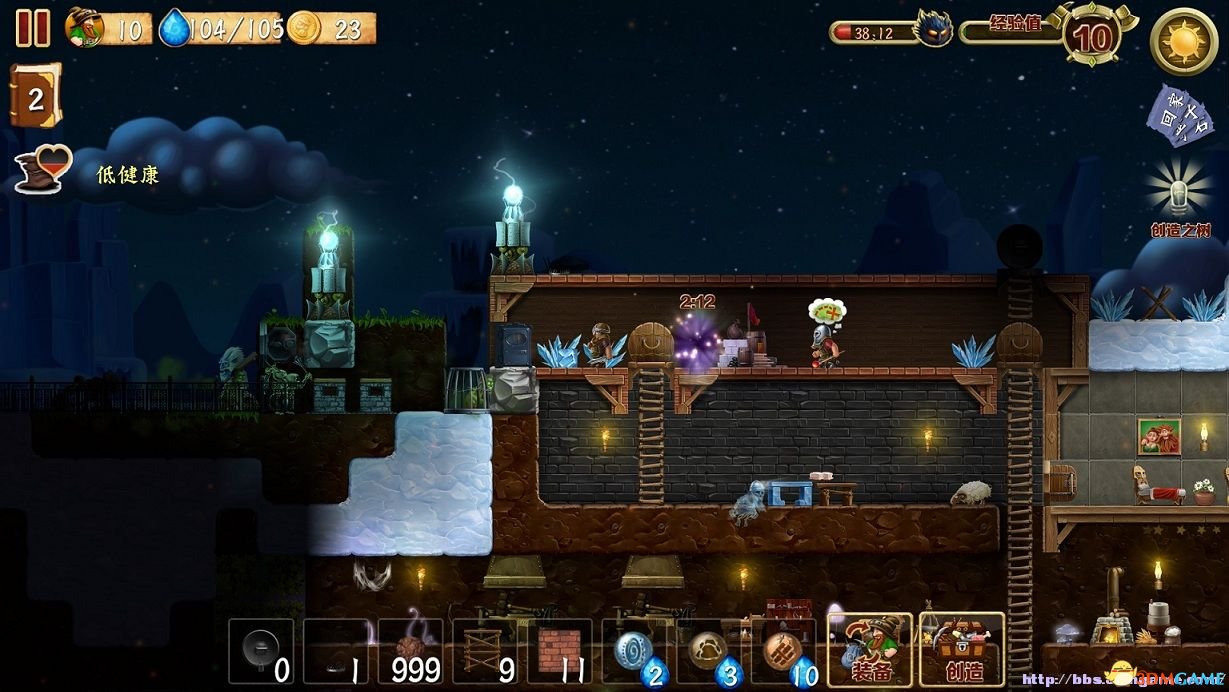Pause the game with the pause button
The image size is (1229, 692).
click(x=33, y=27)
